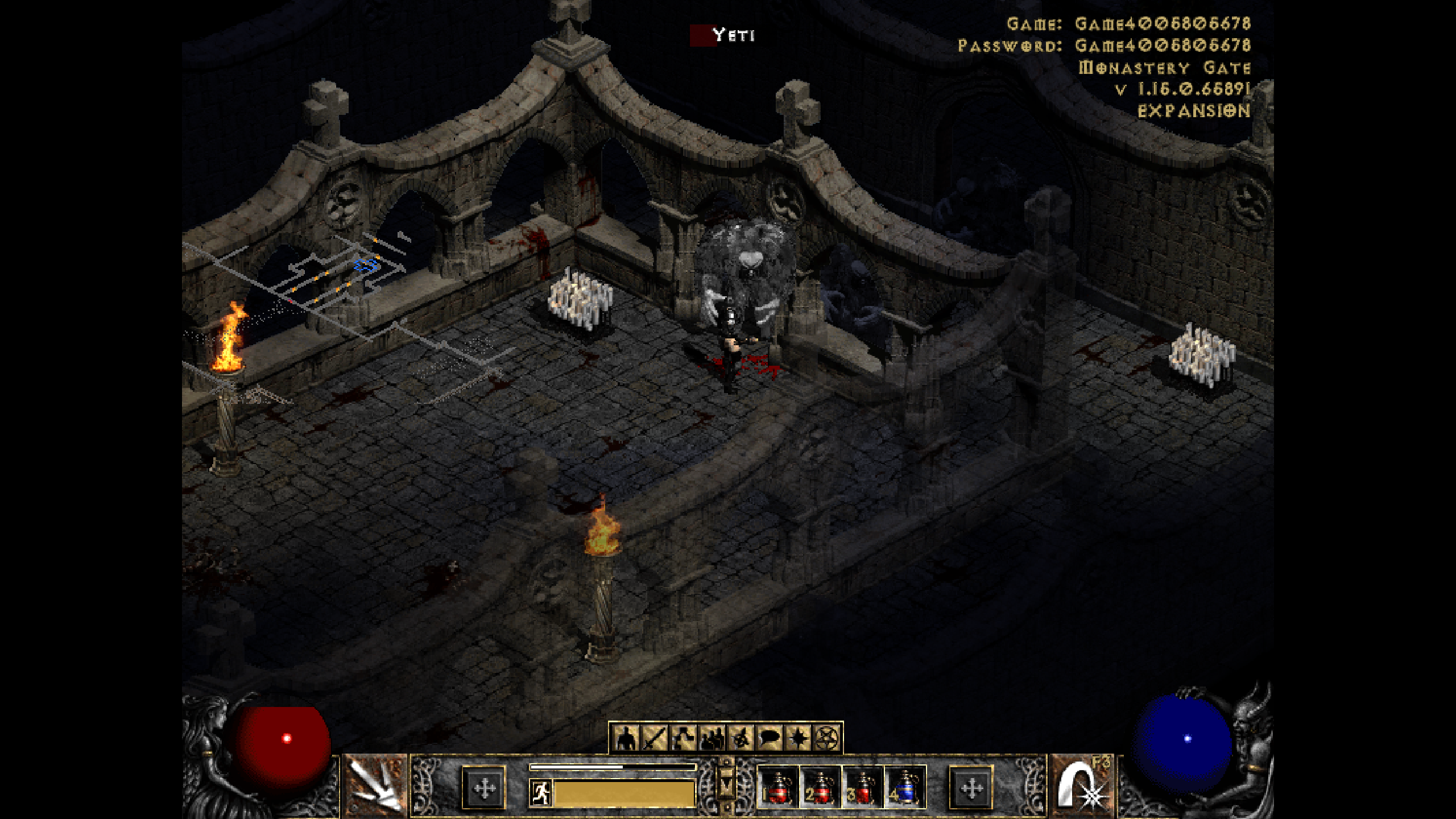Open the Quest log
The height and width of the screenshot is (819, 1456).
point(800,738)
